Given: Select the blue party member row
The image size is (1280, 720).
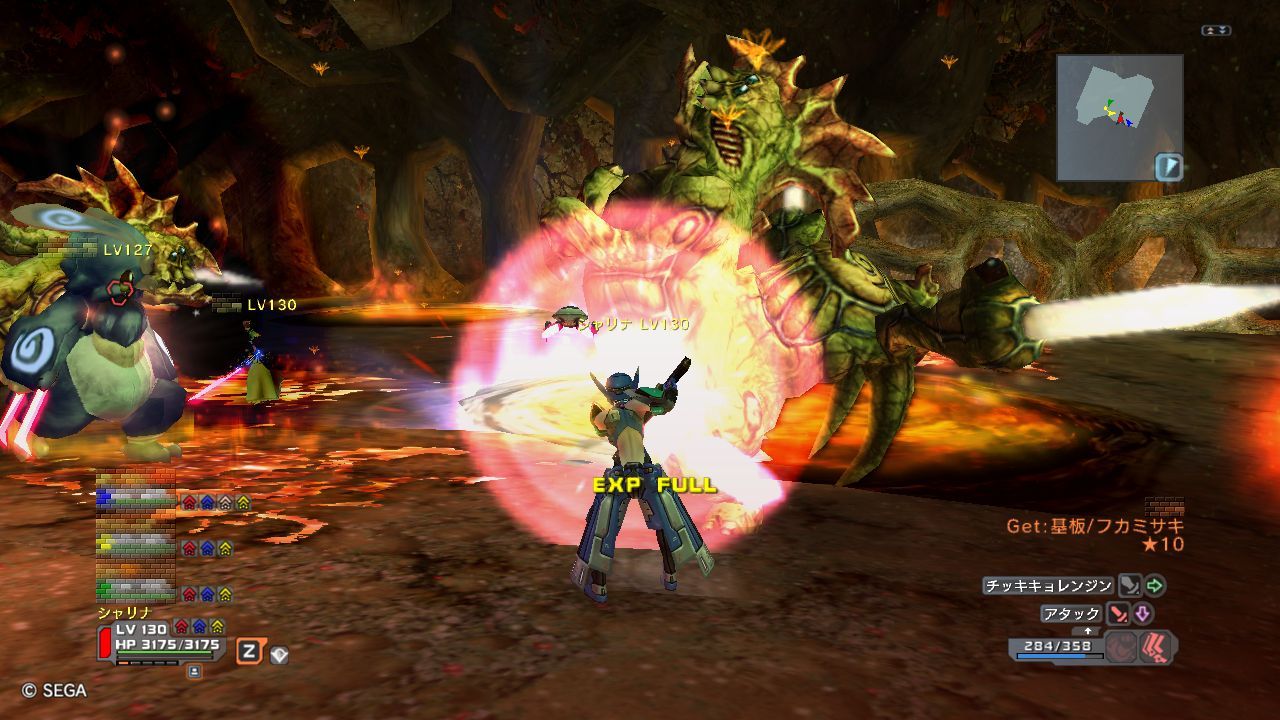Looking at the screenshot, I should click(x=136, y=497).
